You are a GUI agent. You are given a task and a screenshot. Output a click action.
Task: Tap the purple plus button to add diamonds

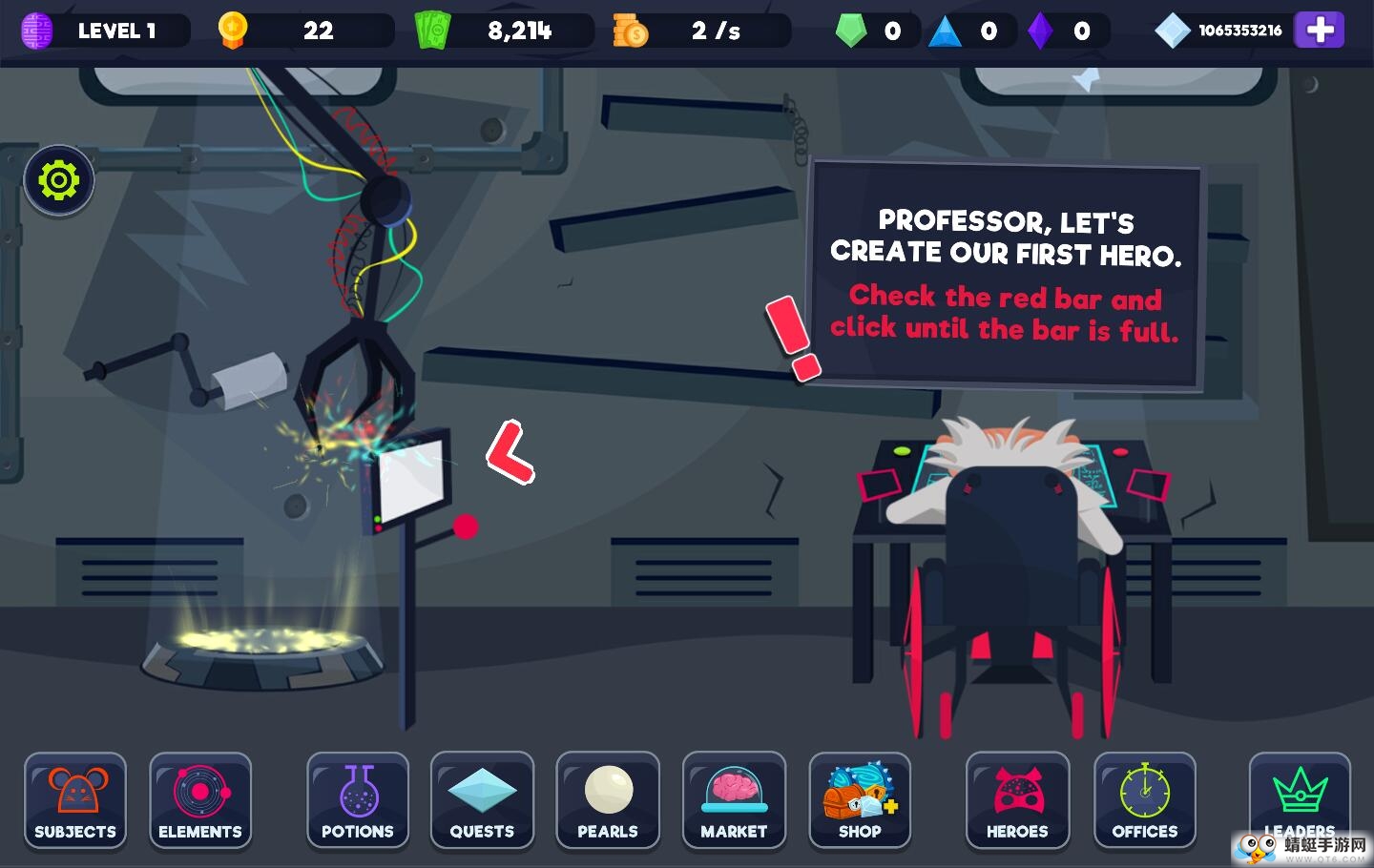[1320, 31]
